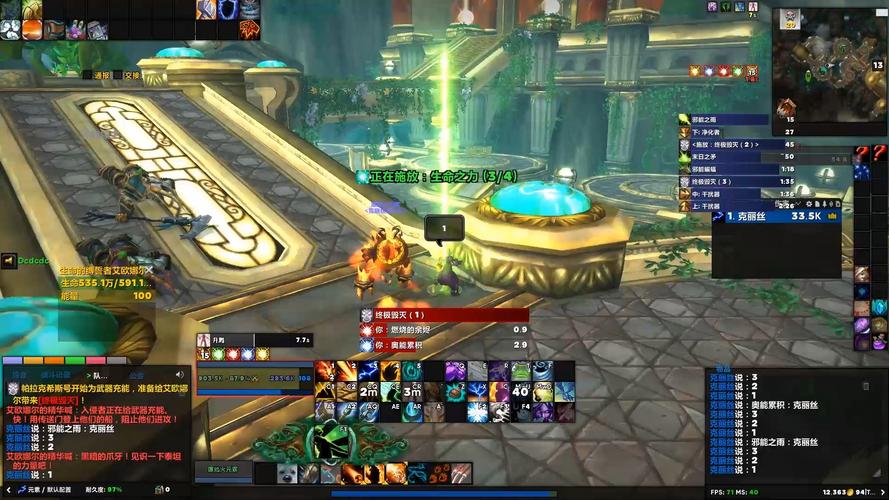Activate the 3m cooldown ability slot
The image size is (889, 500).
click(412, 391)
